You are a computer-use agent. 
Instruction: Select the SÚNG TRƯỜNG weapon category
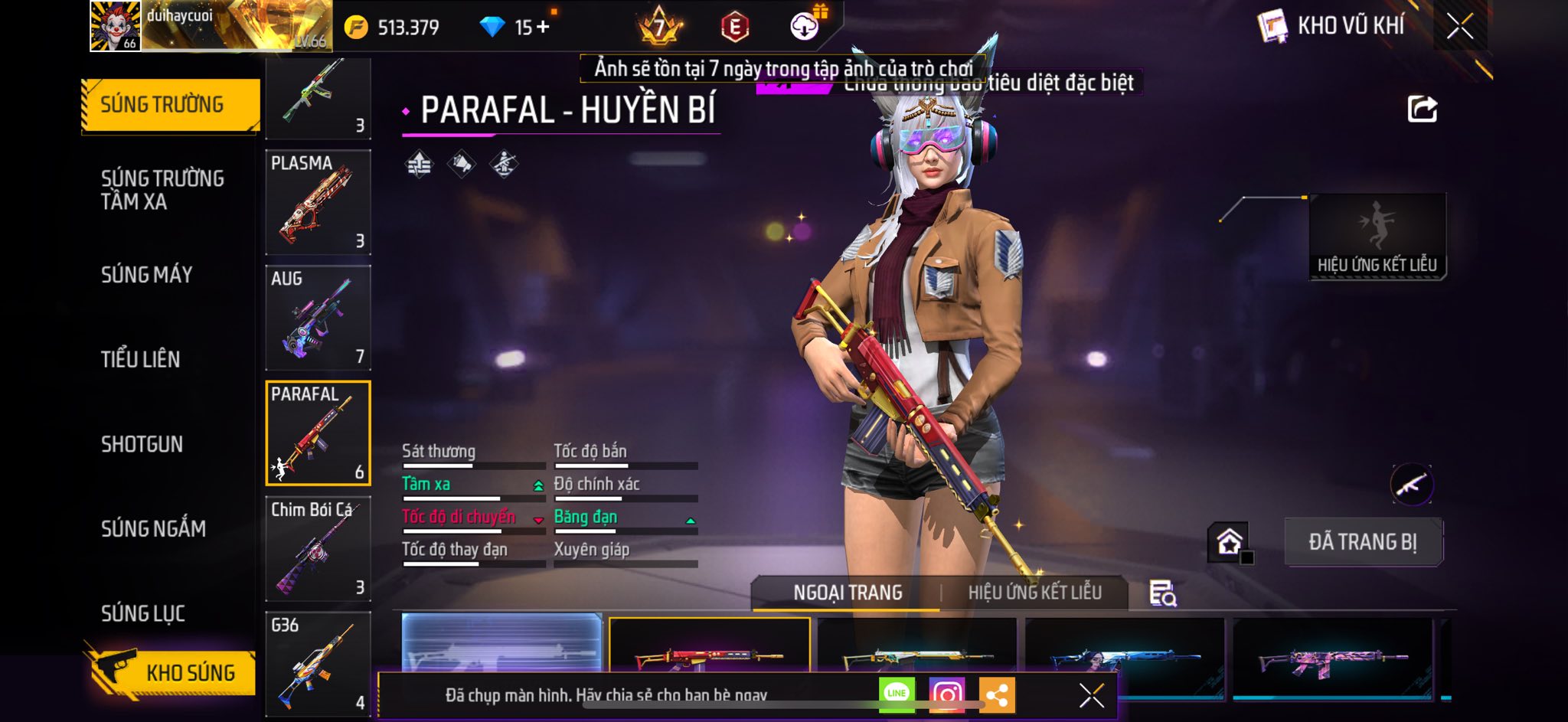tap(169, 105)
